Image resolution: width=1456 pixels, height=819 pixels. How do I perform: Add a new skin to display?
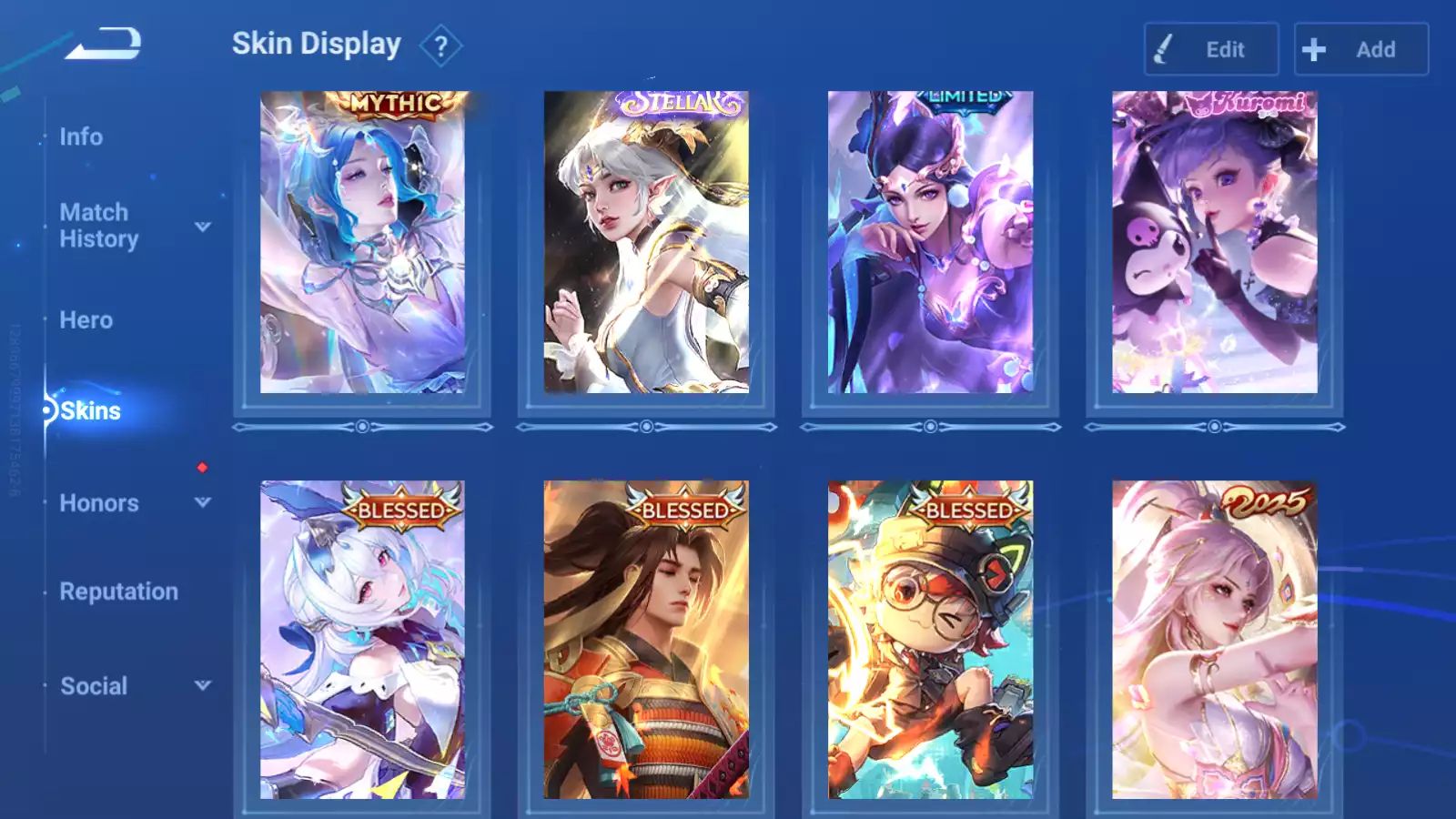1360,49
